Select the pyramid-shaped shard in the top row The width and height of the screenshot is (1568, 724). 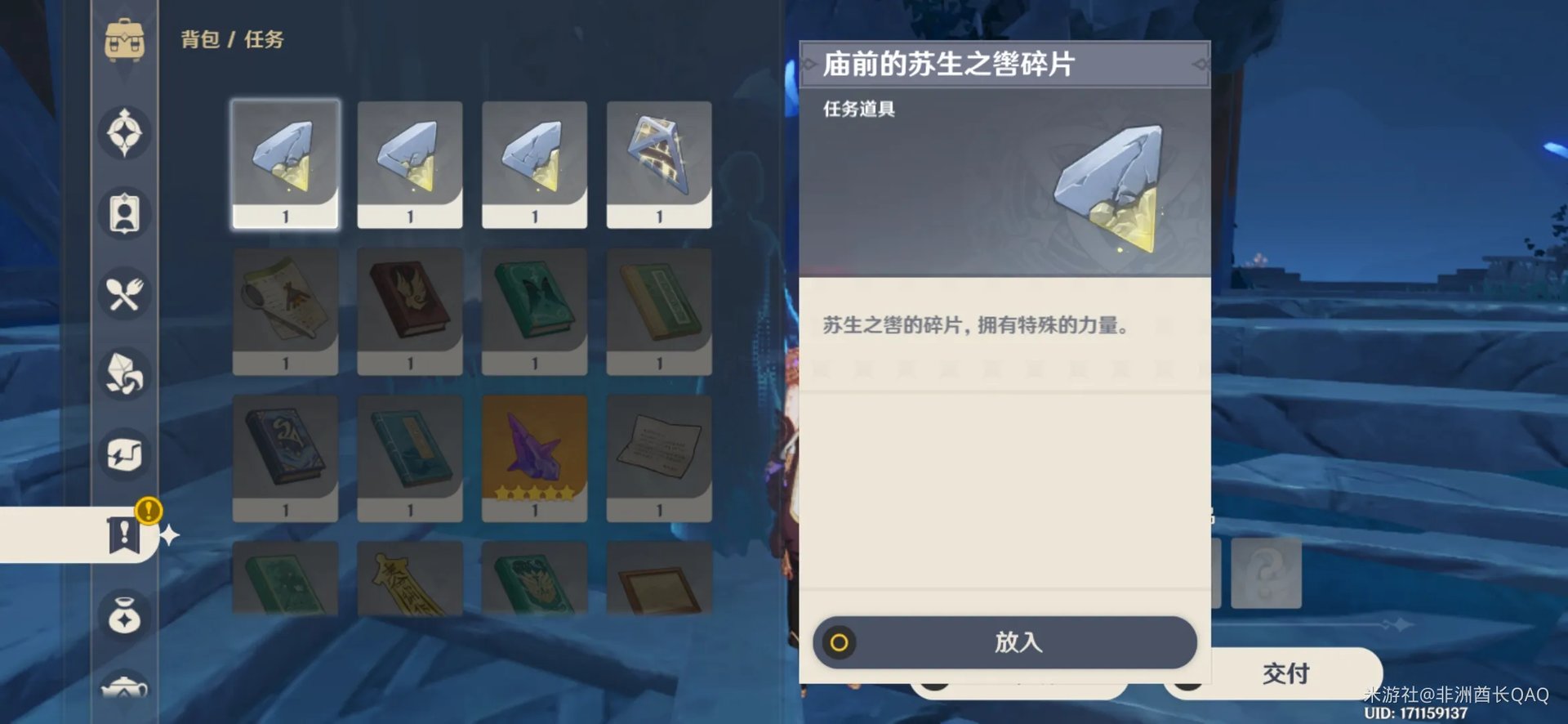(659, 159)
